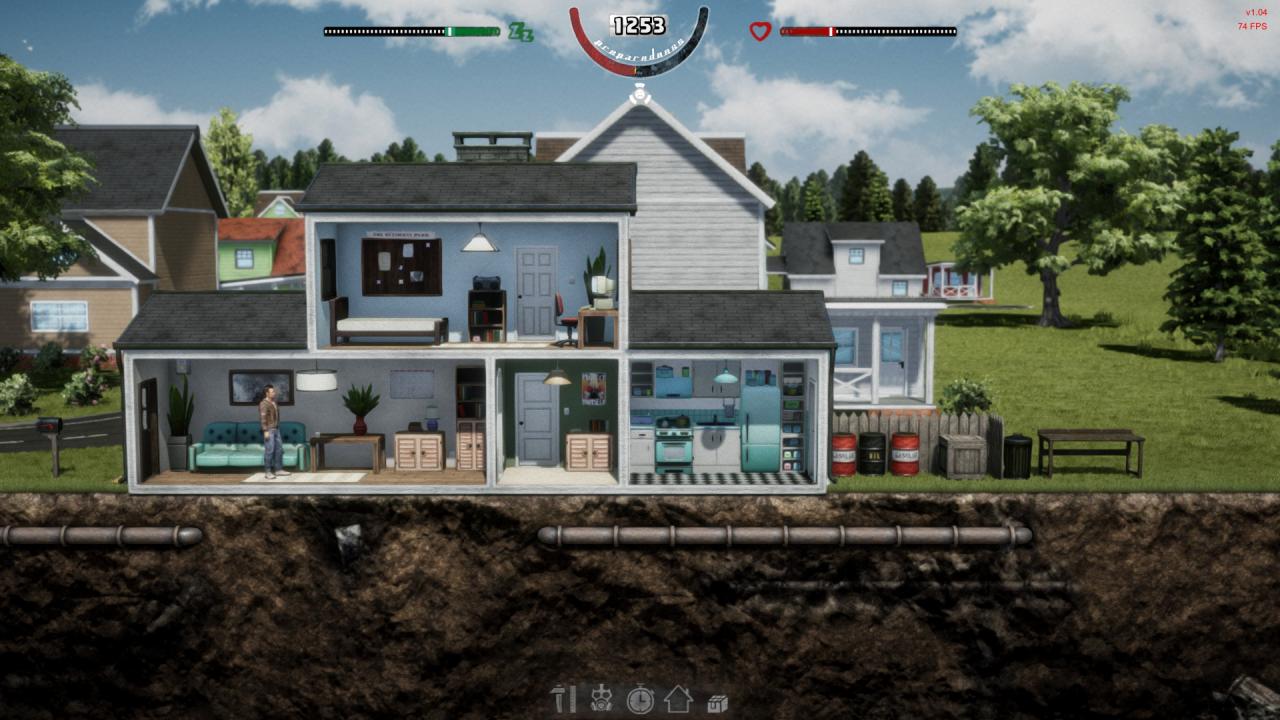The height and width of the screenshot is (720, 1280).
Task: Open the storage crate icon
Action: tap(718, 700)
